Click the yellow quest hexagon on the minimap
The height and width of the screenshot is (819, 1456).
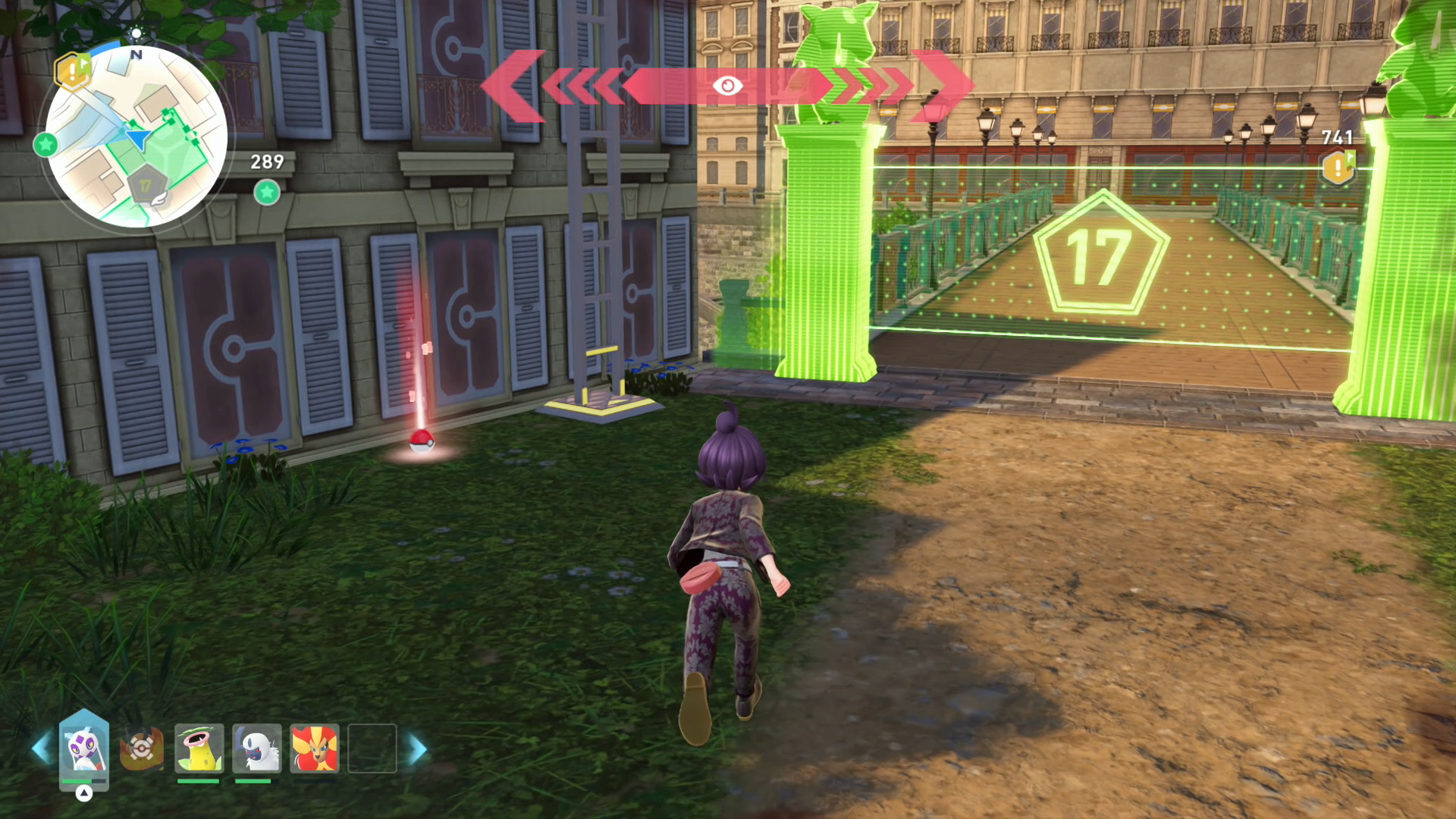tap(72, 71)
